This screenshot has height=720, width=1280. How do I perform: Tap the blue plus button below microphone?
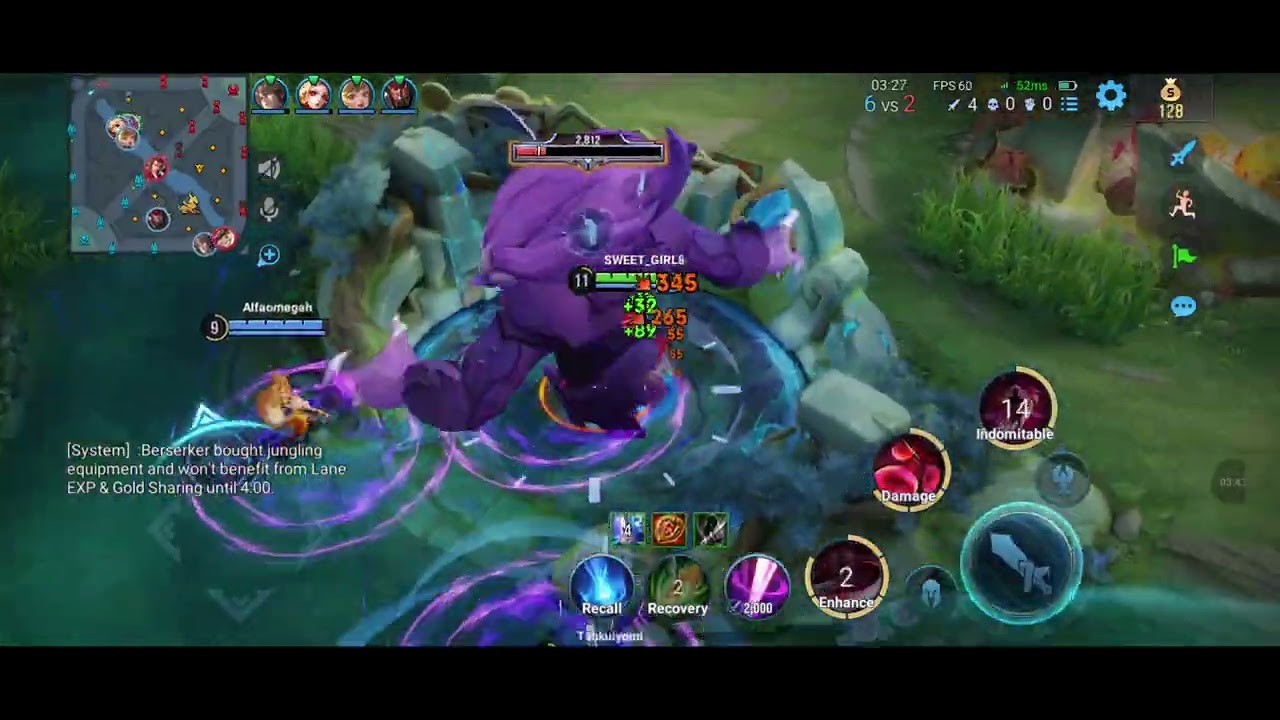(268, 256)
